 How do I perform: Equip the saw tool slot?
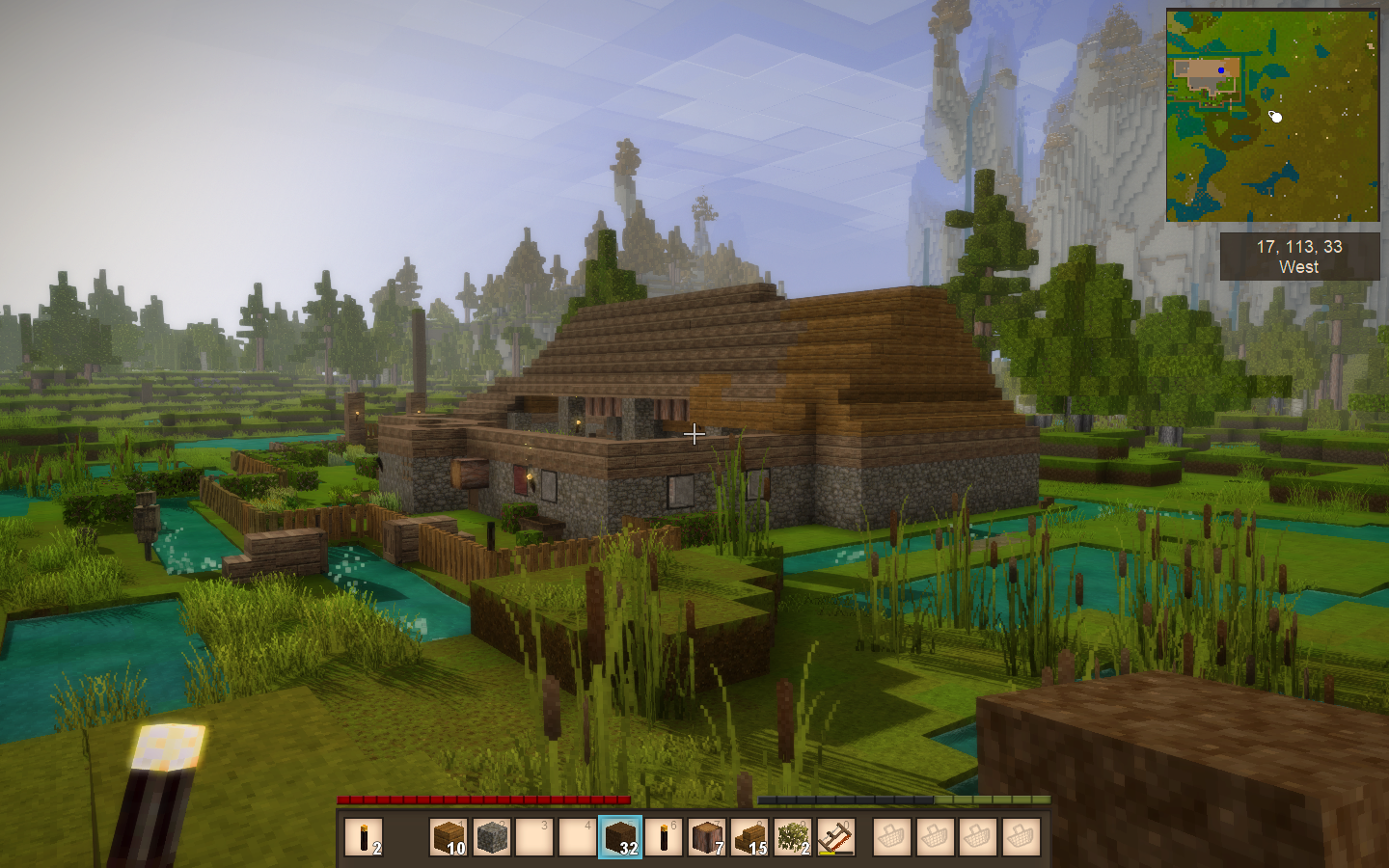[836, 837]
